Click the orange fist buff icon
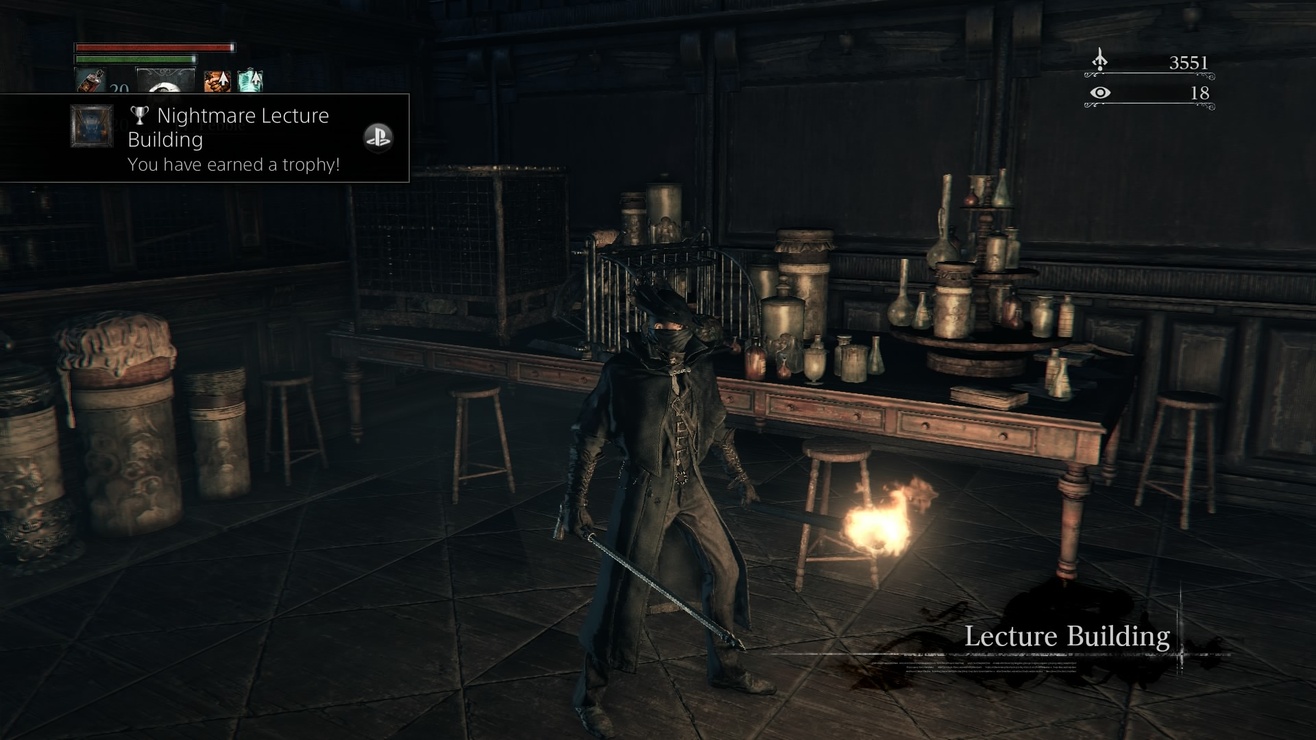 [x=216, y=81]
